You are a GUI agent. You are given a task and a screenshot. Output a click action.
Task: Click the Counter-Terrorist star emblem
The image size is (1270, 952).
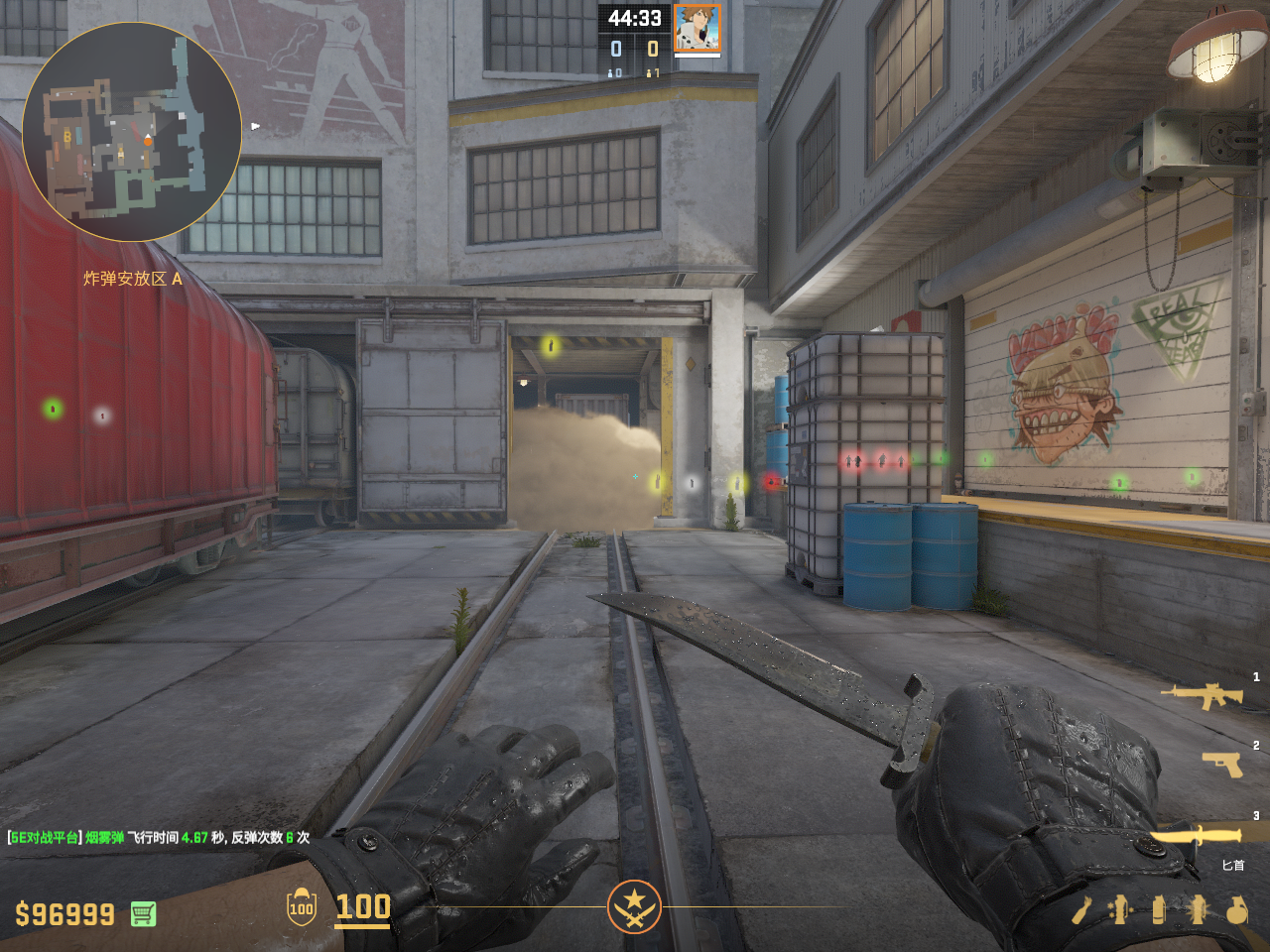tap(634, 905)
